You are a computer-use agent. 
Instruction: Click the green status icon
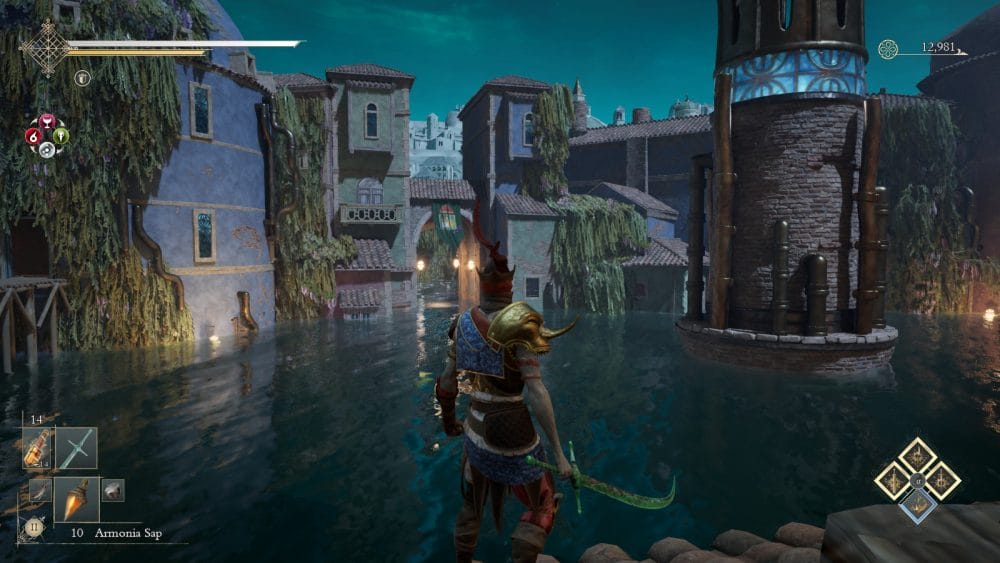point(61,135)
